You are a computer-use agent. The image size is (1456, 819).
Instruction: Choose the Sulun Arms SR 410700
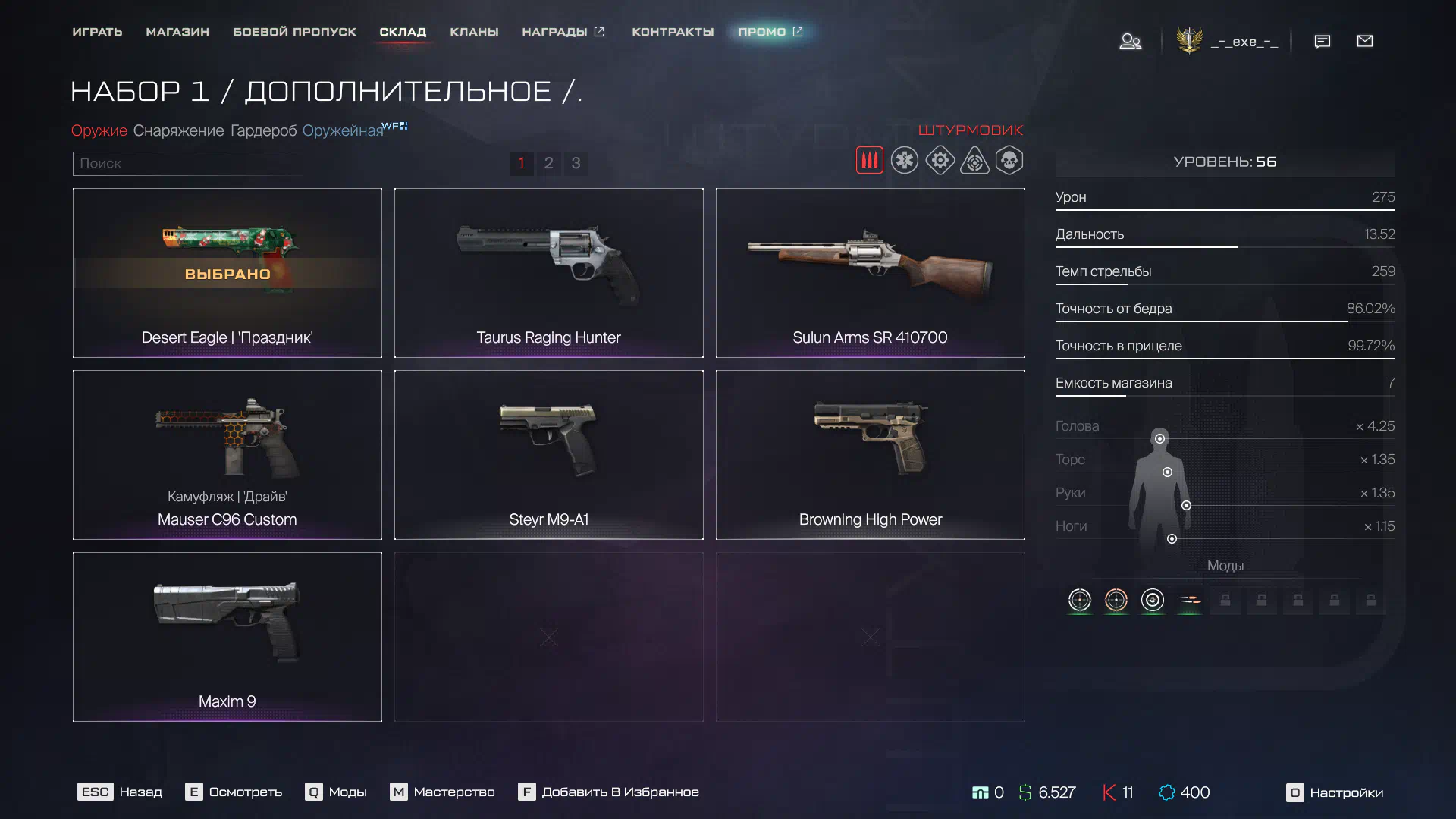870,273
